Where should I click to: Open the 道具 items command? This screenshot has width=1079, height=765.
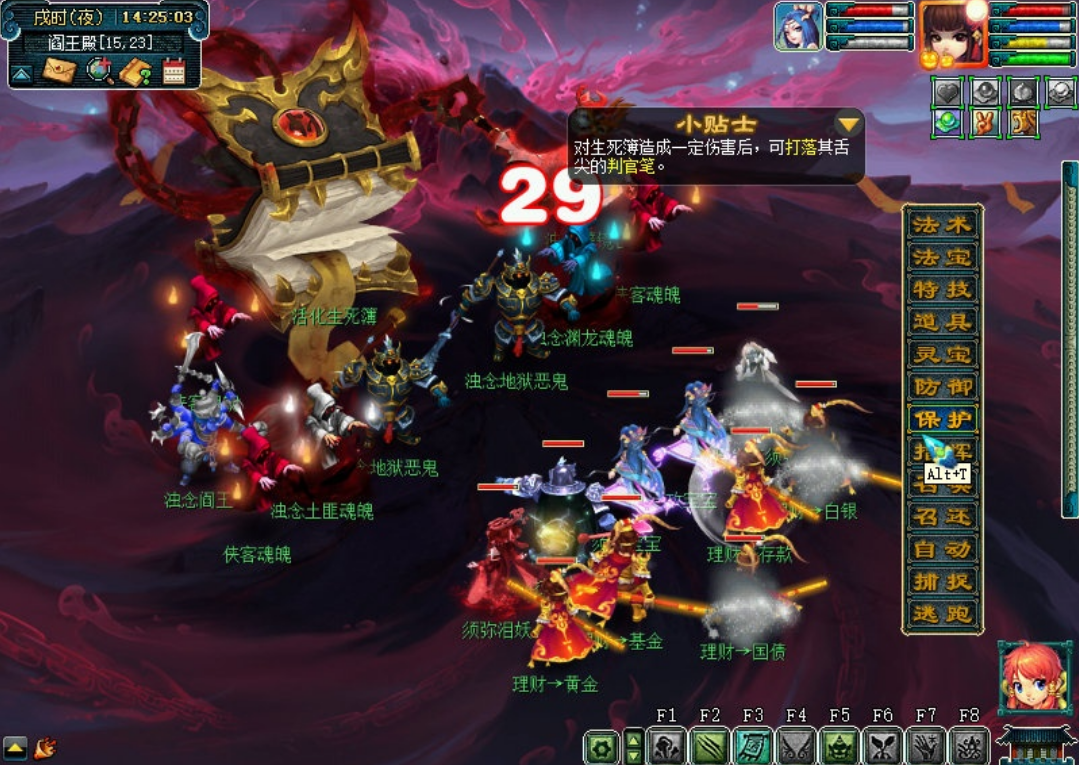click(x=942, y=321)
